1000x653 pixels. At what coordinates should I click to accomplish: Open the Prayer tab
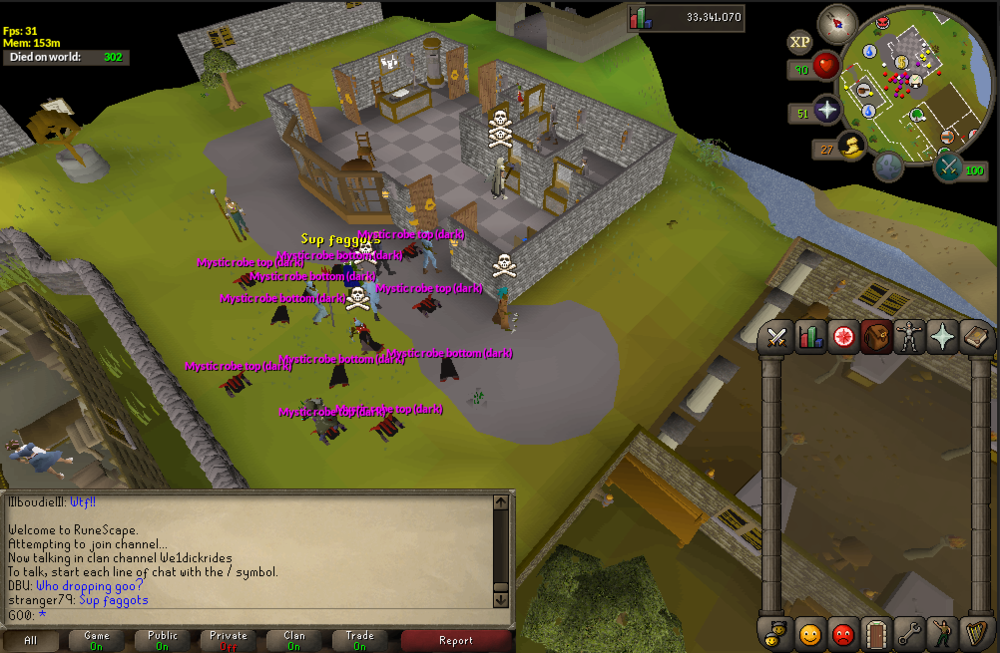click(x=942, y=338)
